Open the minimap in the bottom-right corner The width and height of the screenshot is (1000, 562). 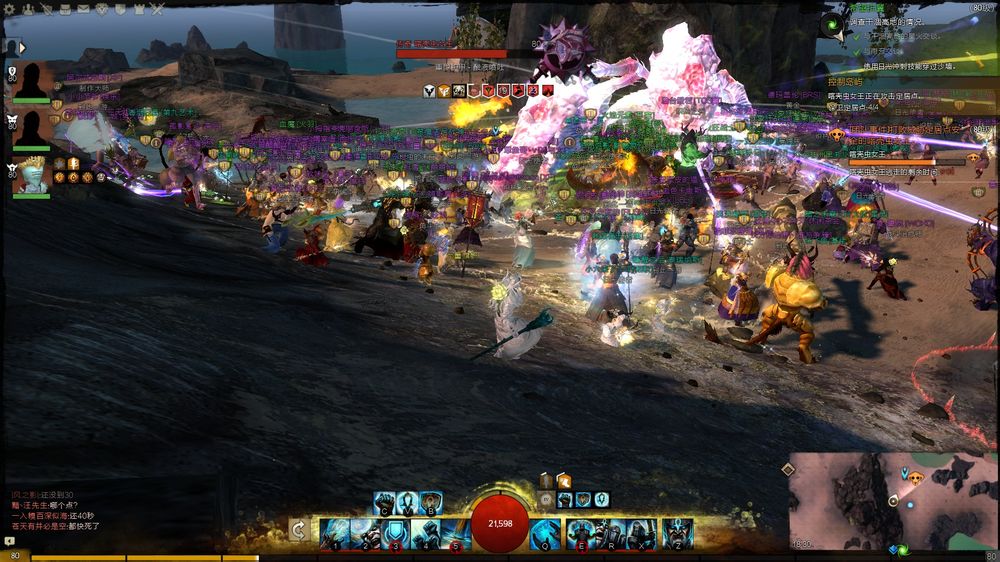[892, 500]
